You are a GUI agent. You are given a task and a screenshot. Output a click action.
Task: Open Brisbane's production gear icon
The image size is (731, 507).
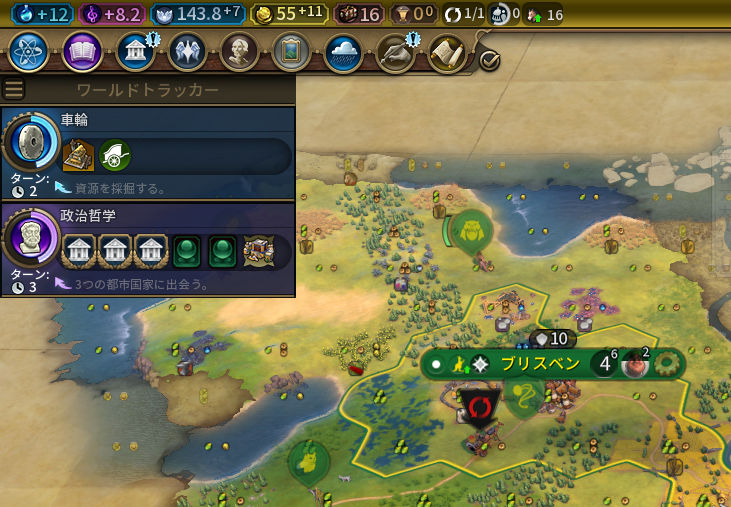coord(665,364)
